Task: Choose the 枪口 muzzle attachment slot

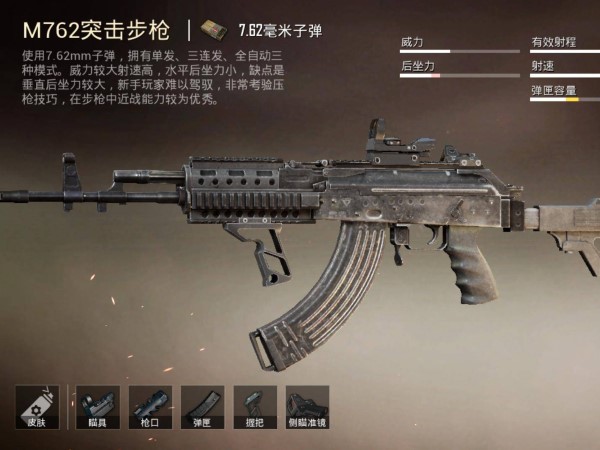Action: 150,407
